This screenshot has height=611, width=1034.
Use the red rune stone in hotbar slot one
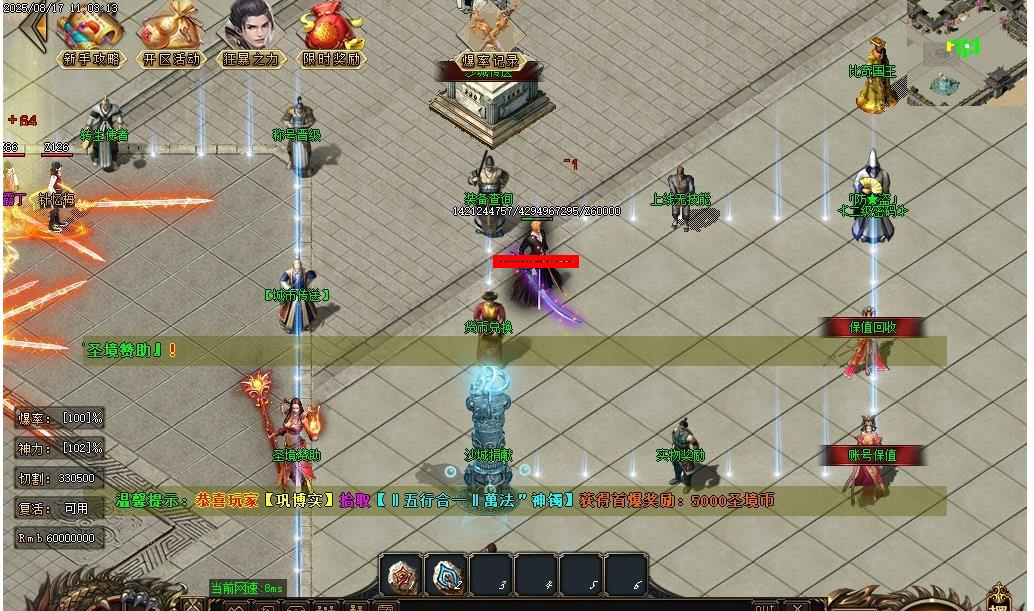(x=401, y=575)
